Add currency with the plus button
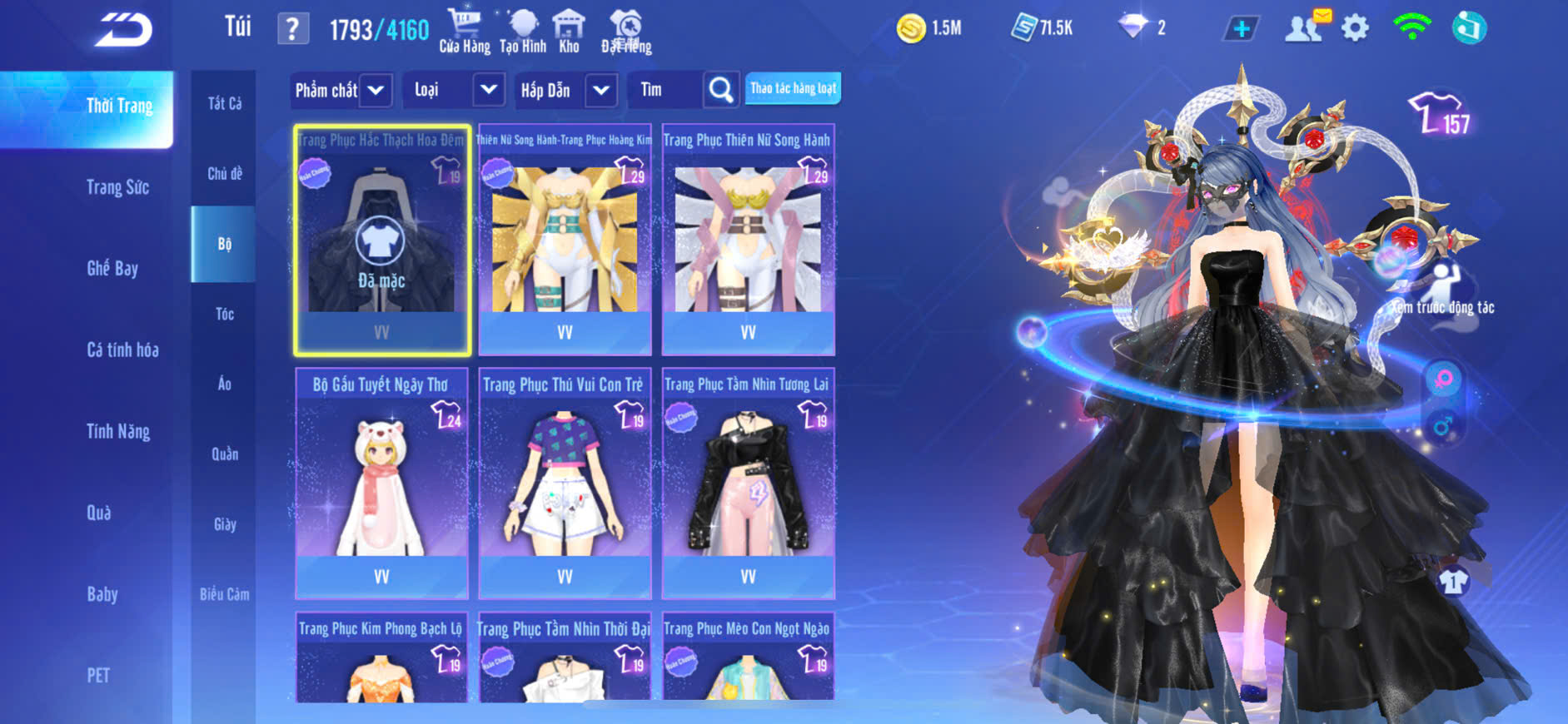This screenshot has width=1568, height=724. coord(1241,29)
